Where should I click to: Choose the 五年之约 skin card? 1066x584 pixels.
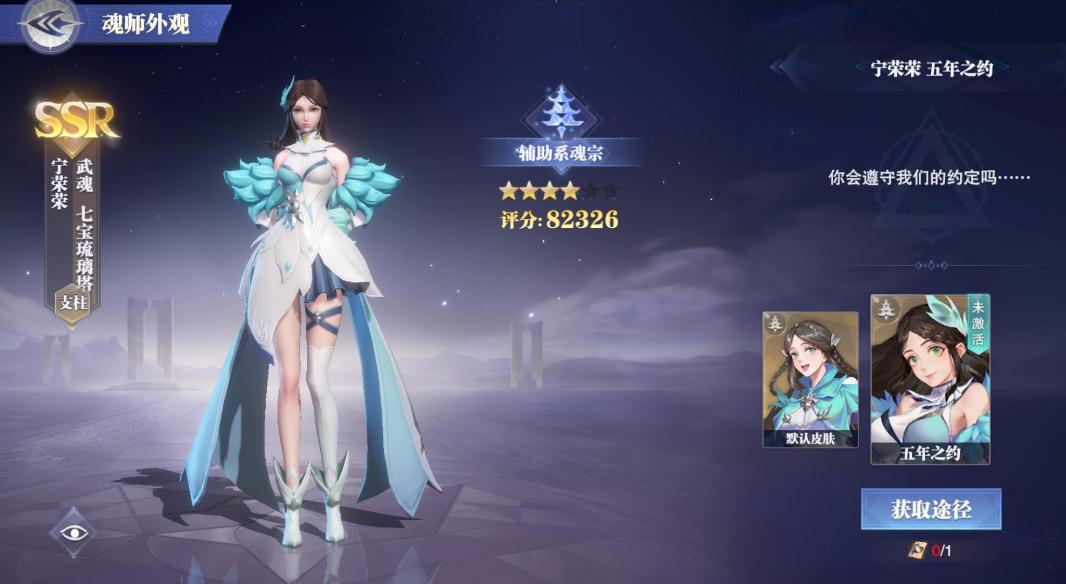tap(930, 379)
